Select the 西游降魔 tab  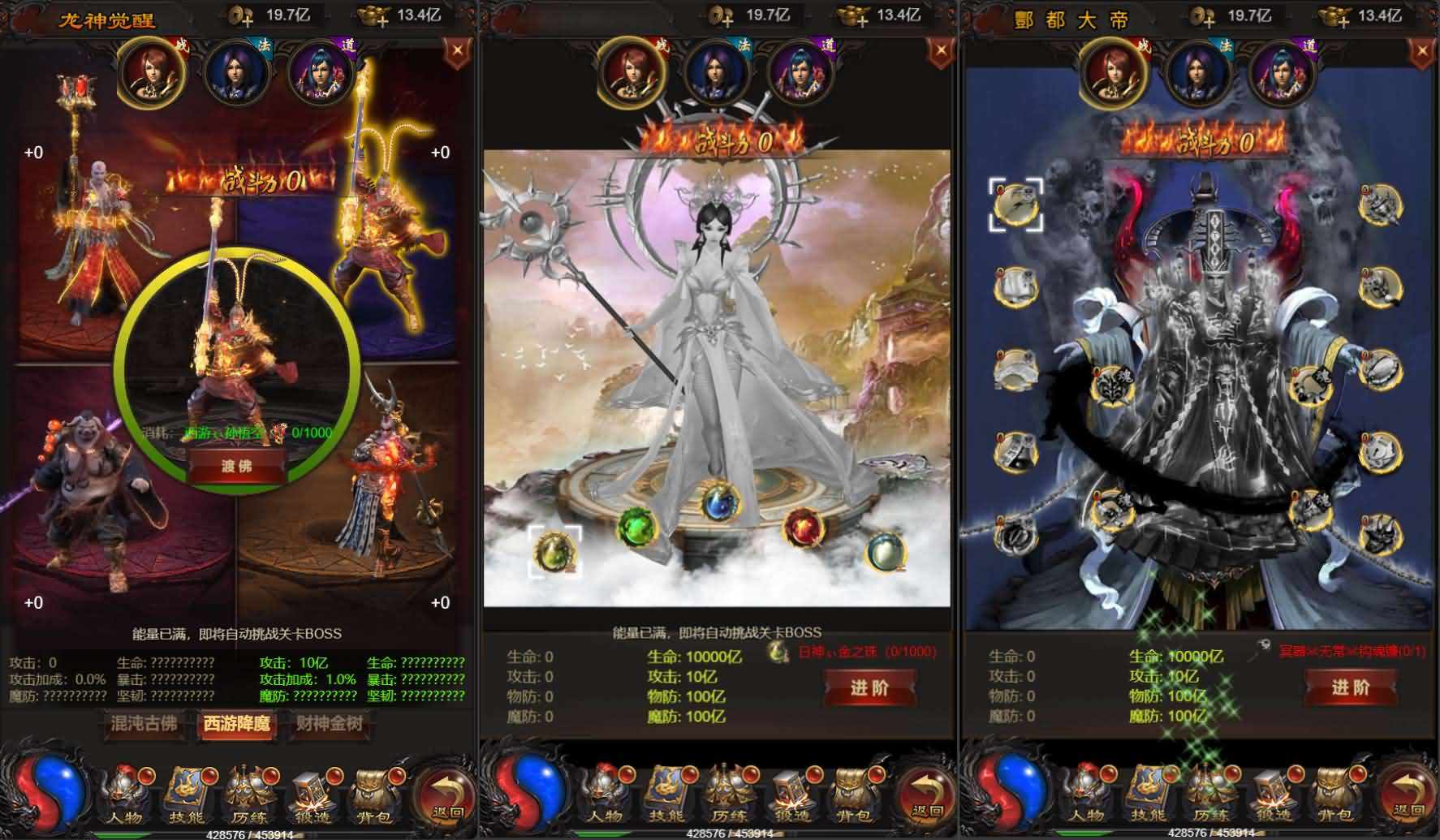coord(237,723)
